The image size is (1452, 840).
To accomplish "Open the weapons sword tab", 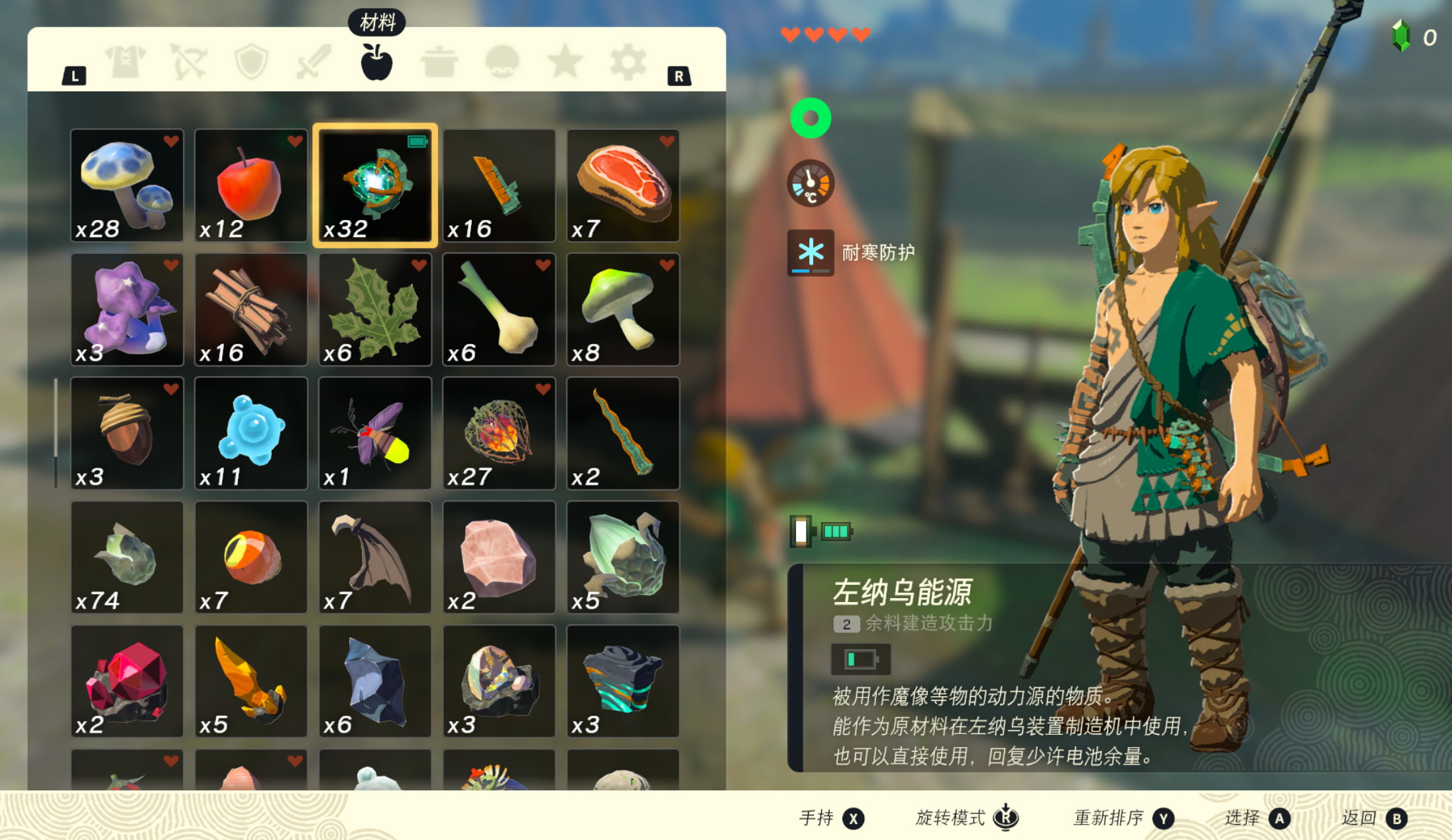I will pos(313,62).
